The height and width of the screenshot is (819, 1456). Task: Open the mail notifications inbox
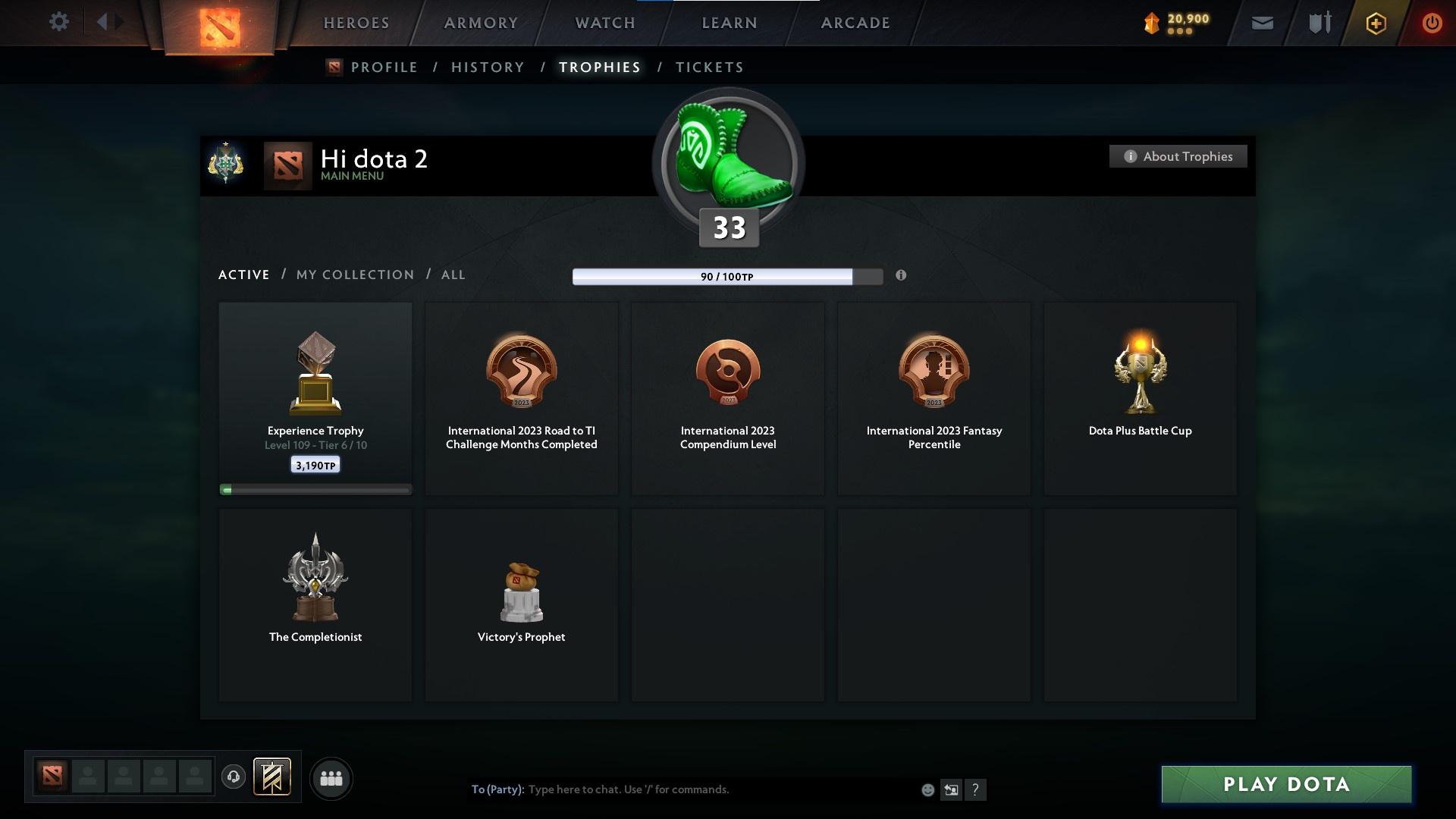(1262, 23)
